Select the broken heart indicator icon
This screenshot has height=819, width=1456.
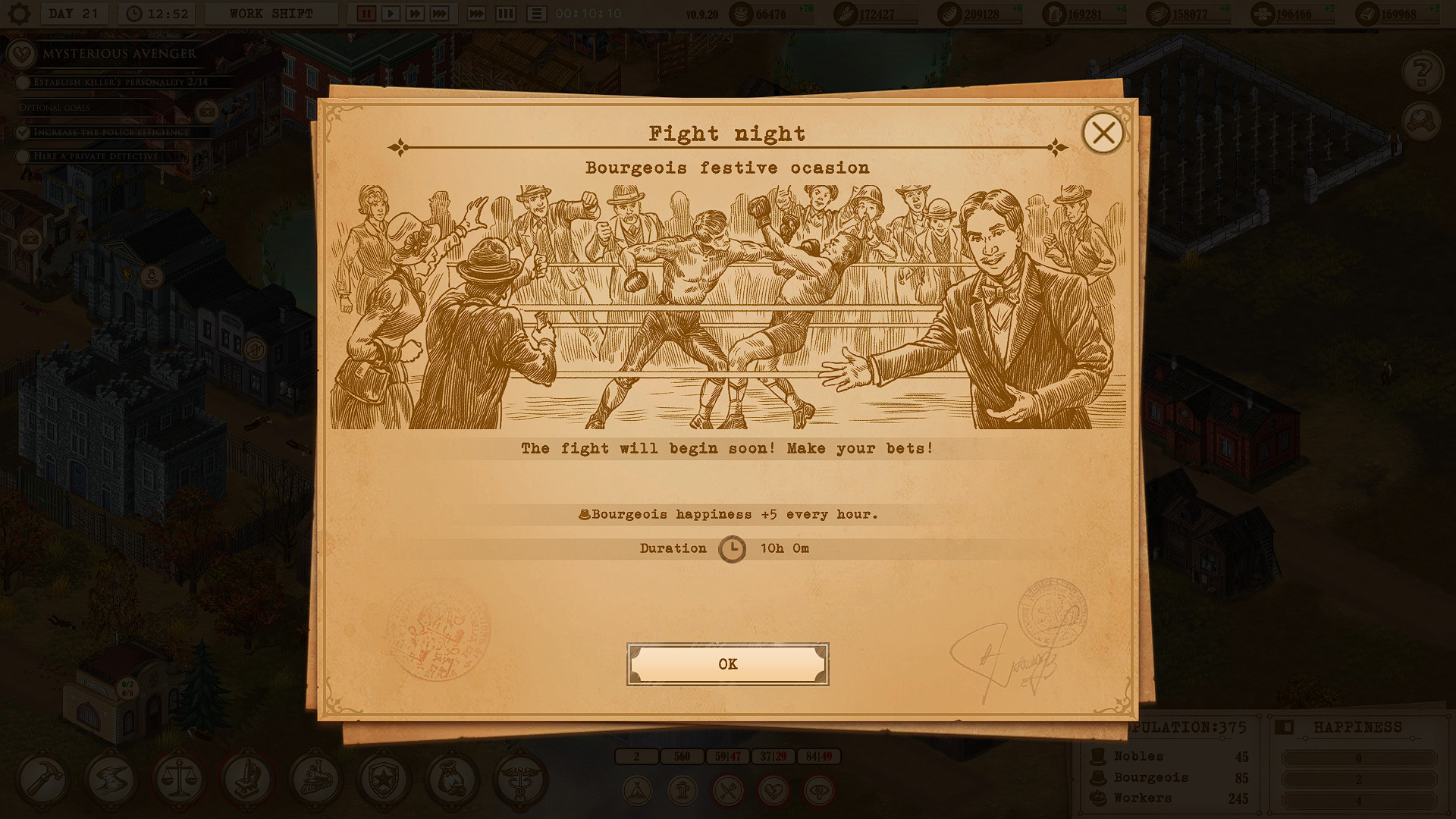coord(773,792)
